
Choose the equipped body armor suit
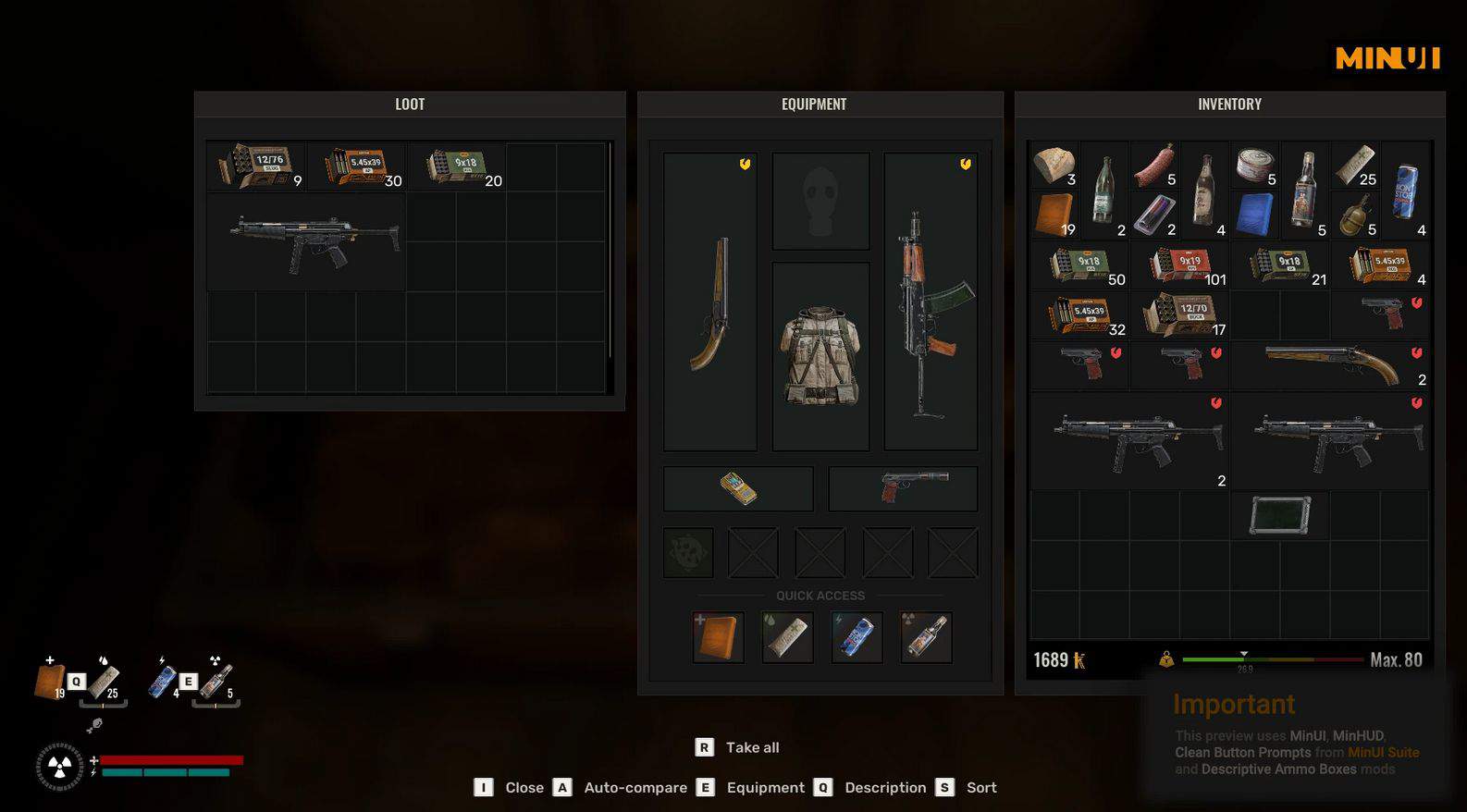[x=820, y=356]
